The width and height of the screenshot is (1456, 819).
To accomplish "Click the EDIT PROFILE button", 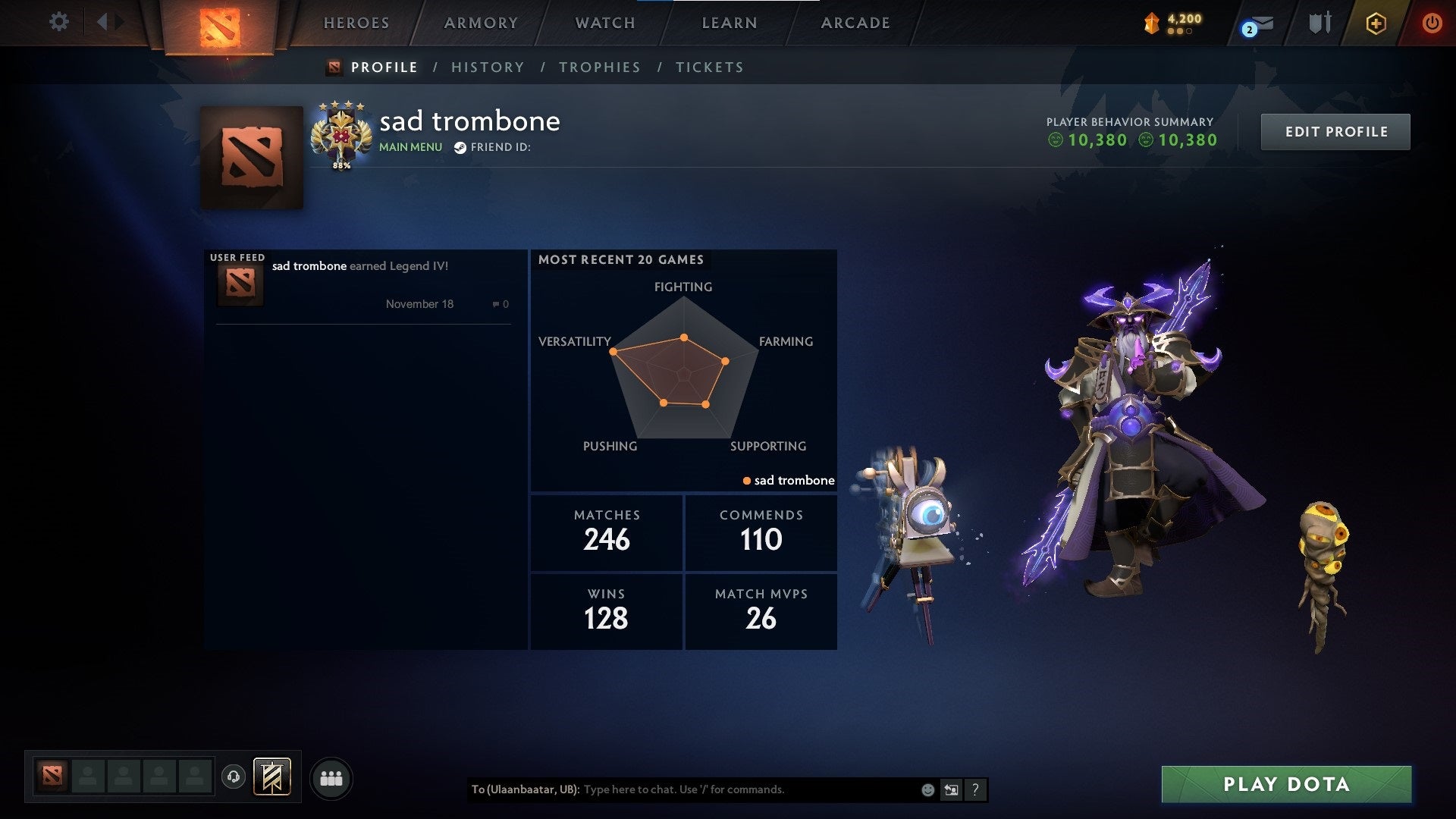I will (1335, 130).
